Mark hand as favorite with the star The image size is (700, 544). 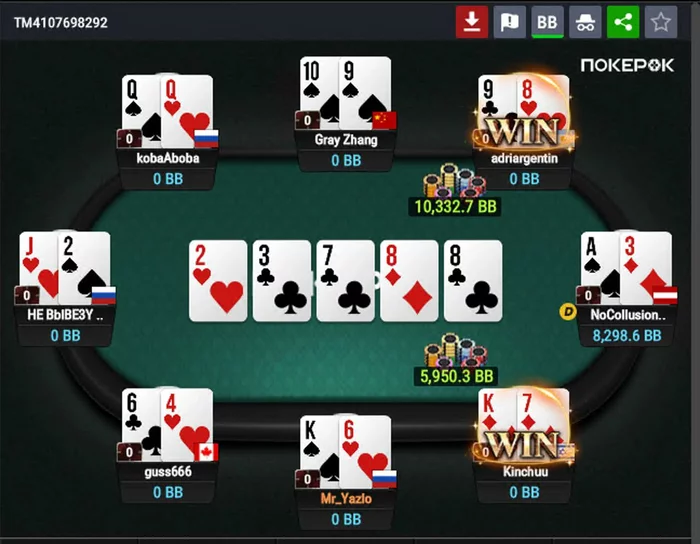coord(660,22)
